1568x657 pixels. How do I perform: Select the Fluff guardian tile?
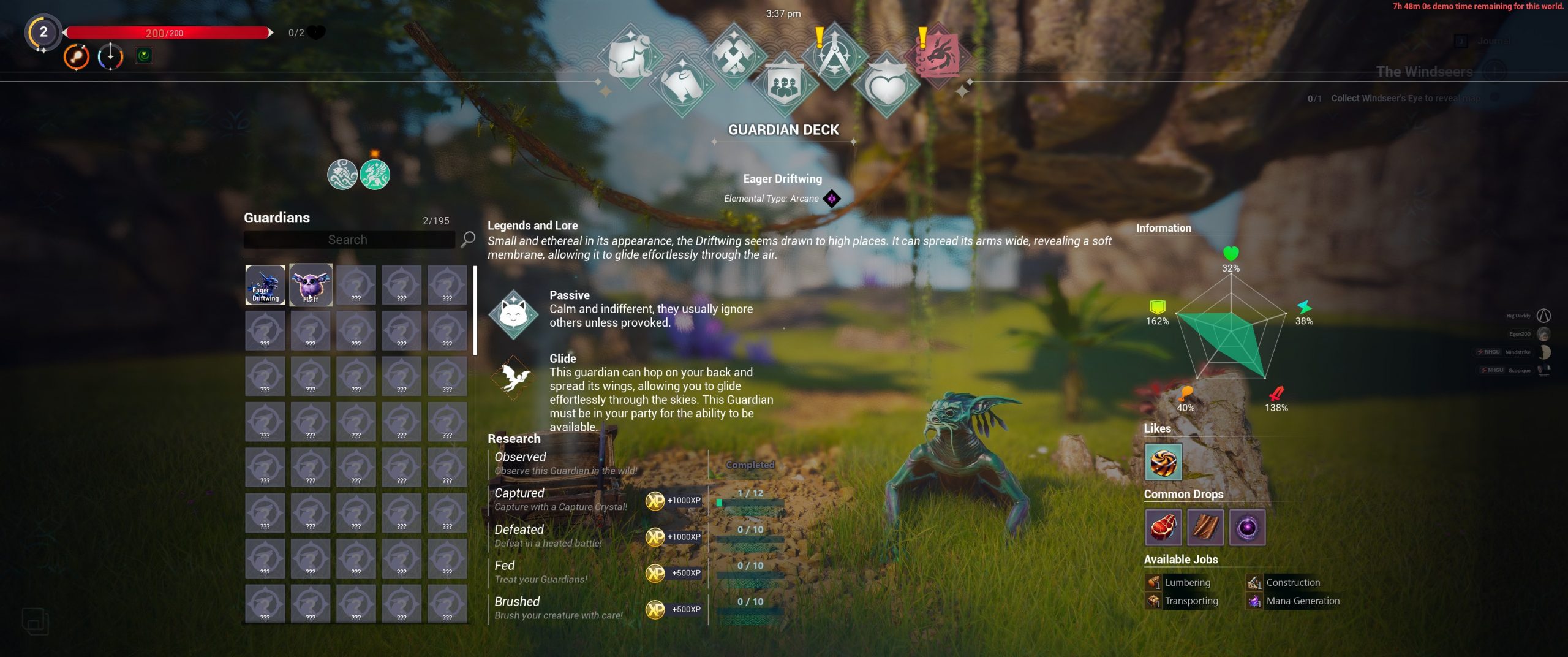coord(311,284)
